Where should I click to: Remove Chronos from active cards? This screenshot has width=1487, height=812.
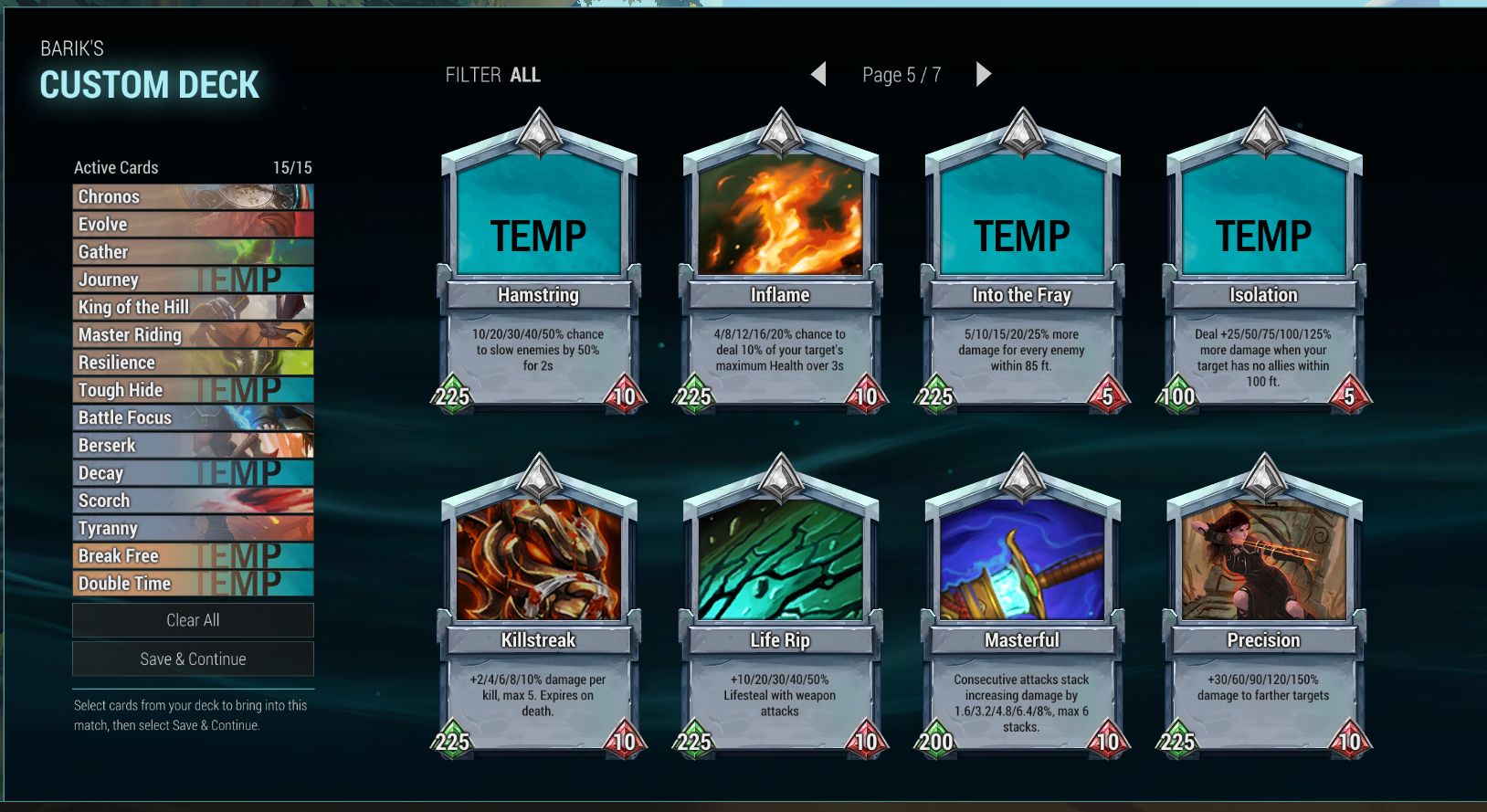[193, 196]
